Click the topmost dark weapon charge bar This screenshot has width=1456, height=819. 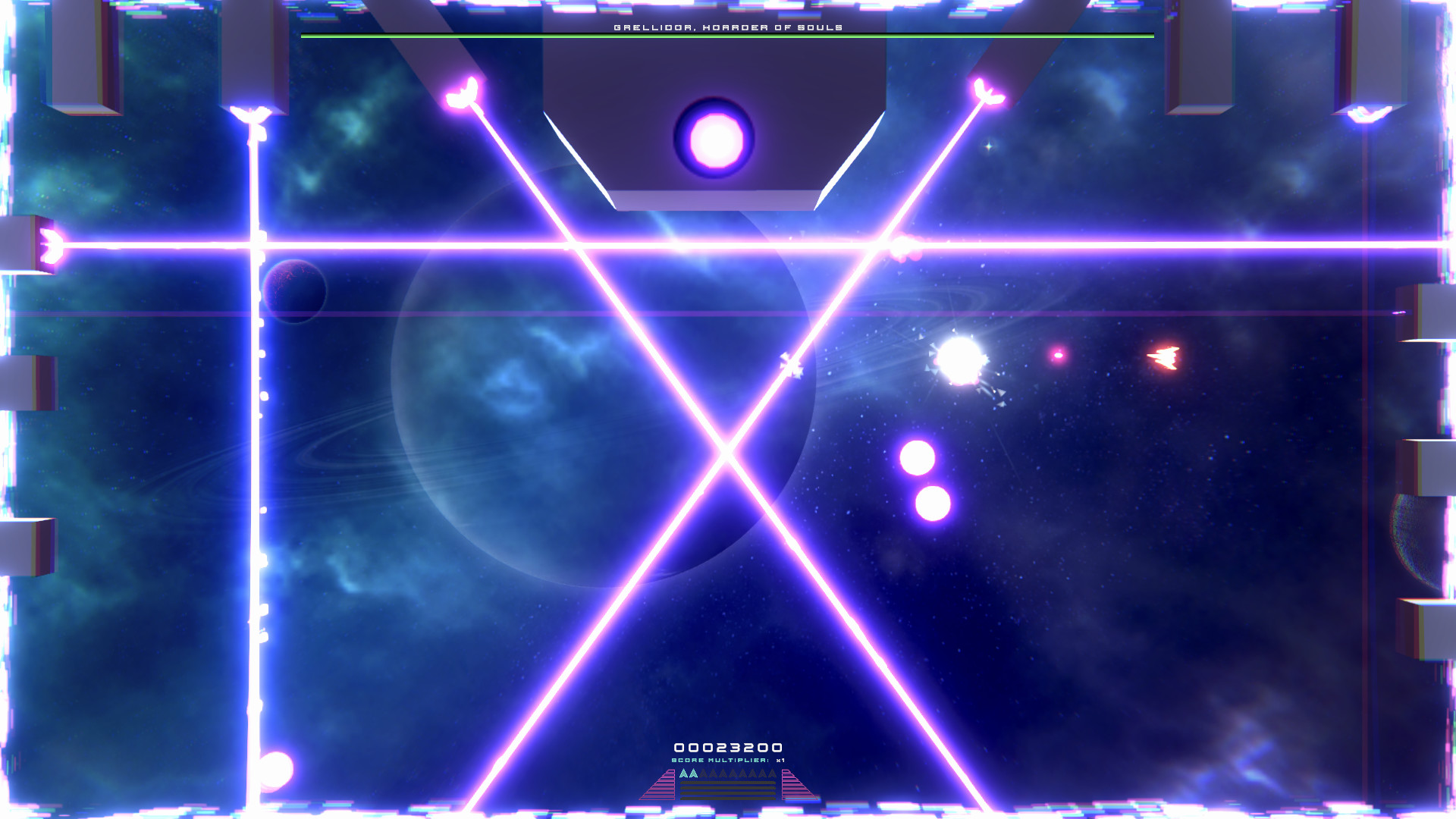729,783
